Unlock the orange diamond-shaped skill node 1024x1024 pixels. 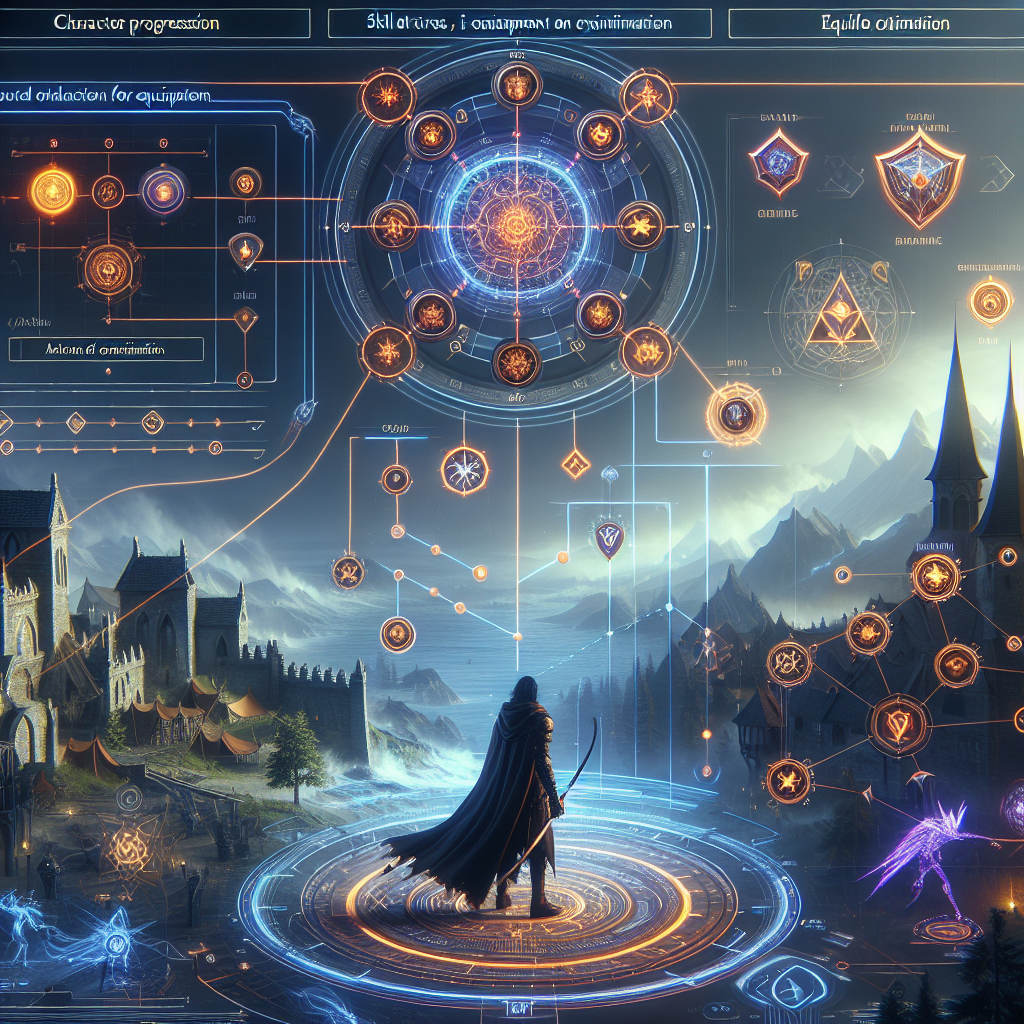[575, 461]
